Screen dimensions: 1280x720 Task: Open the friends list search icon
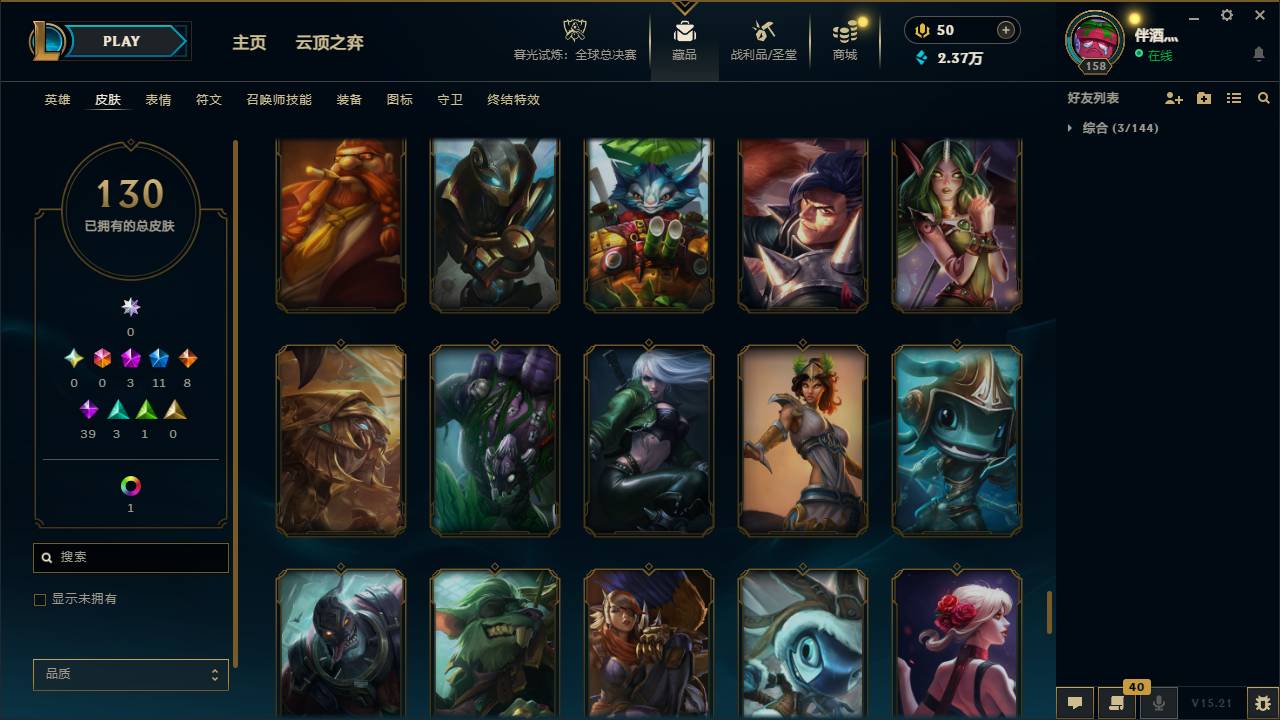click(1263, 97)
